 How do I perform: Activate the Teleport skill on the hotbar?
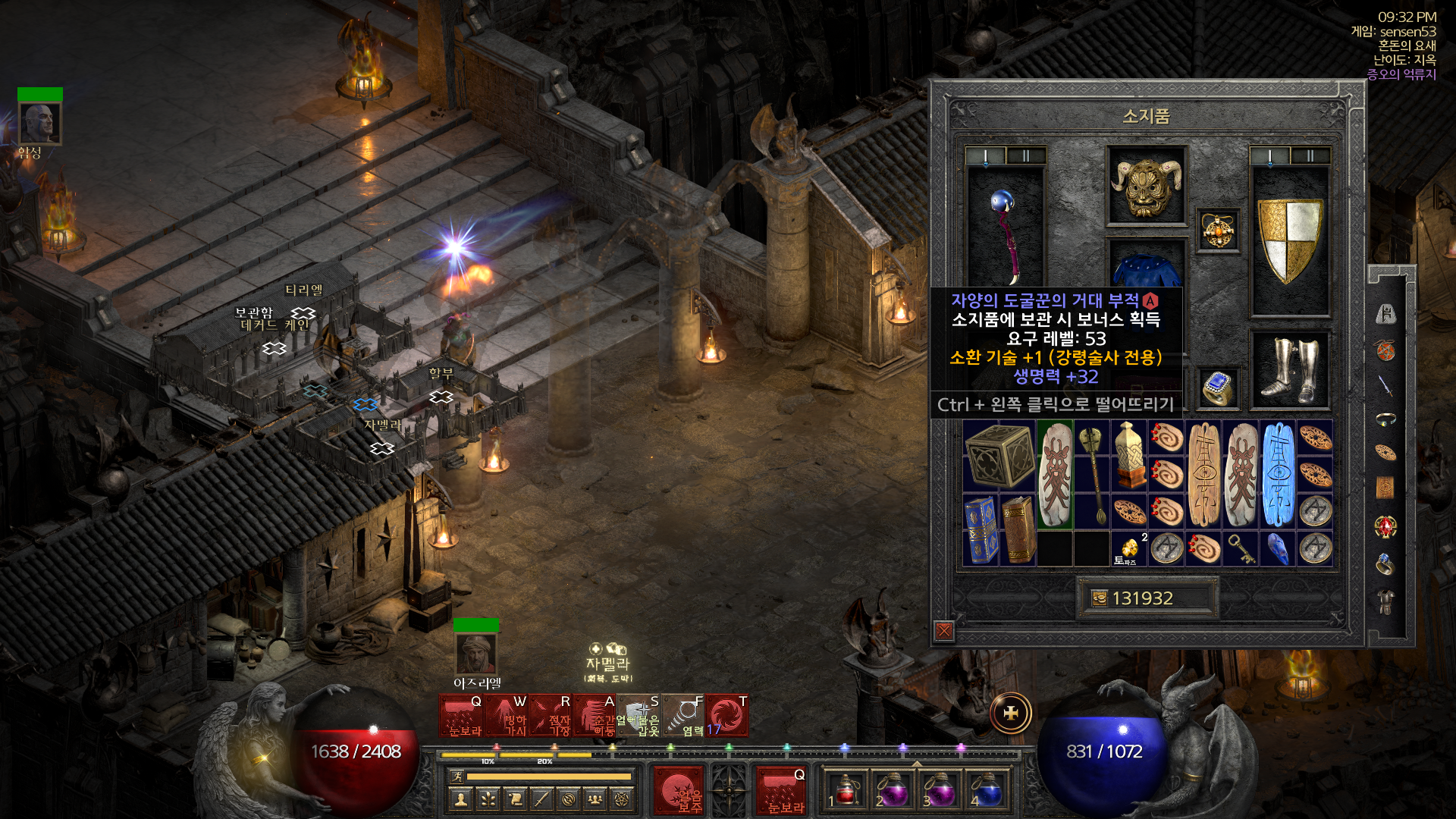click(x=596, y=717)
